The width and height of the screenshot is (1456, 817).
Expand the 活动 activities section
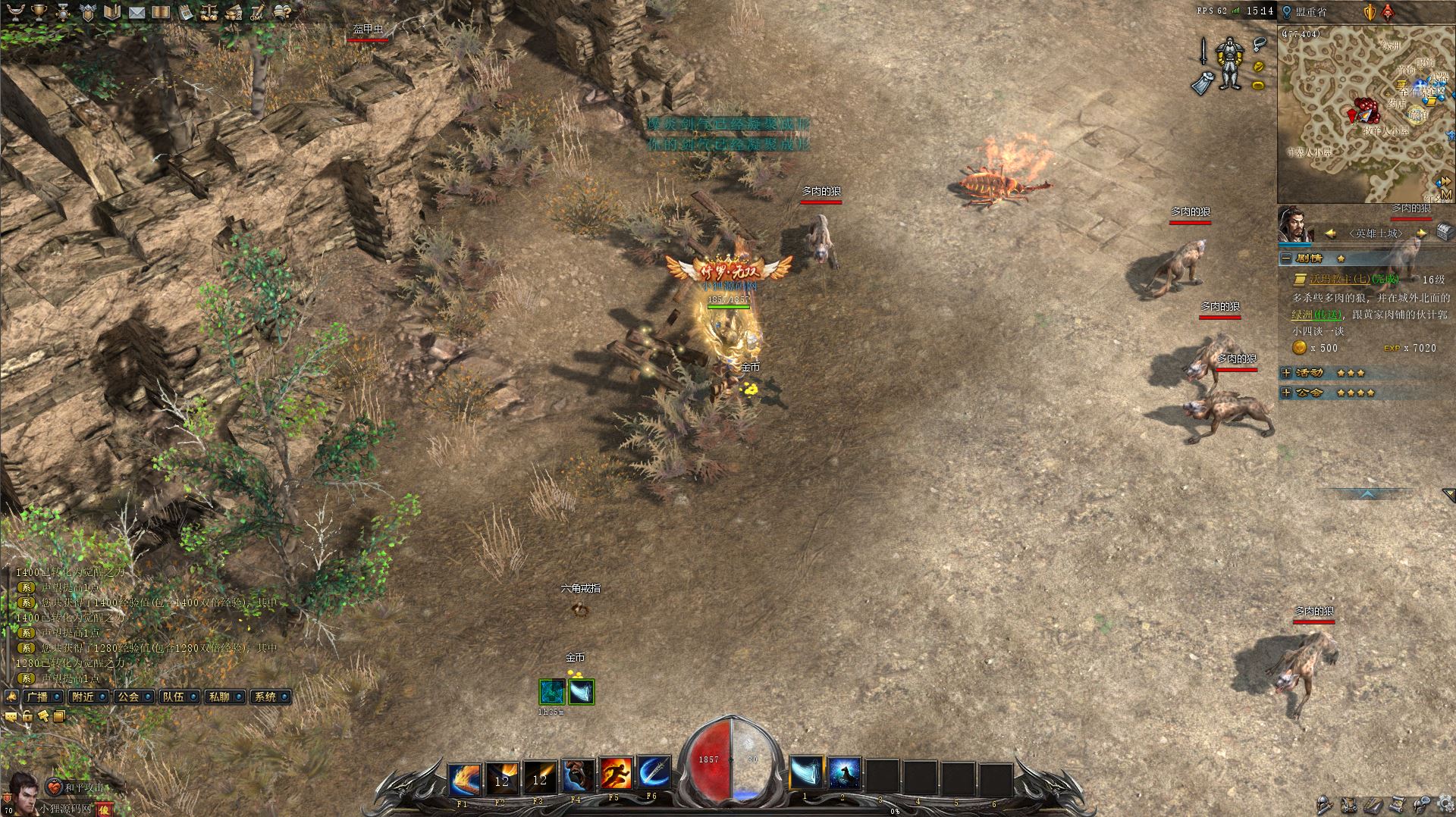pyautogui.click(x=1286, y=373)
